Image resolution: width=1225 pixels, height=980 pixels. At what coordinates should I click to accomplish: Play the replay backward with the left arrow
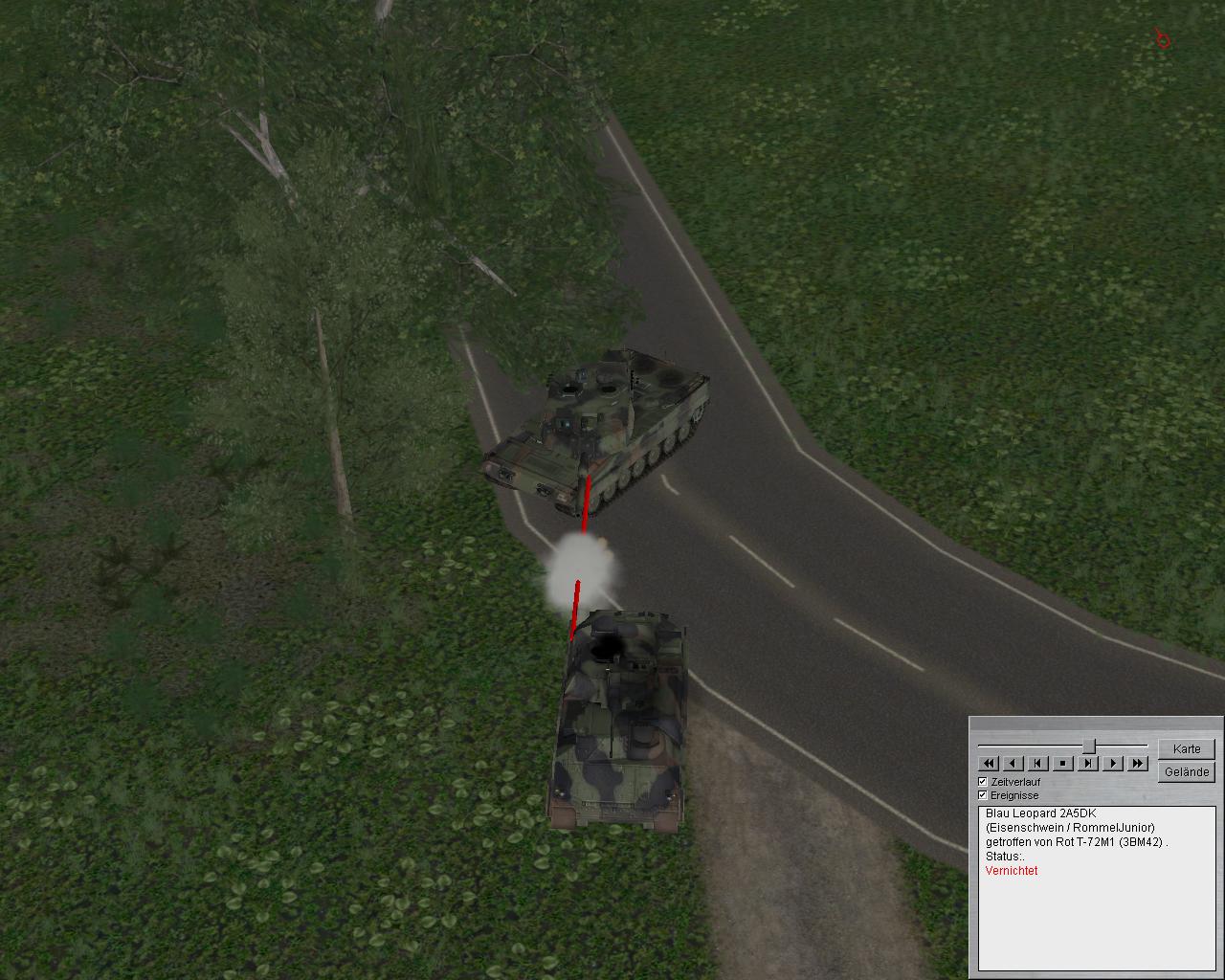point(1013,763)
